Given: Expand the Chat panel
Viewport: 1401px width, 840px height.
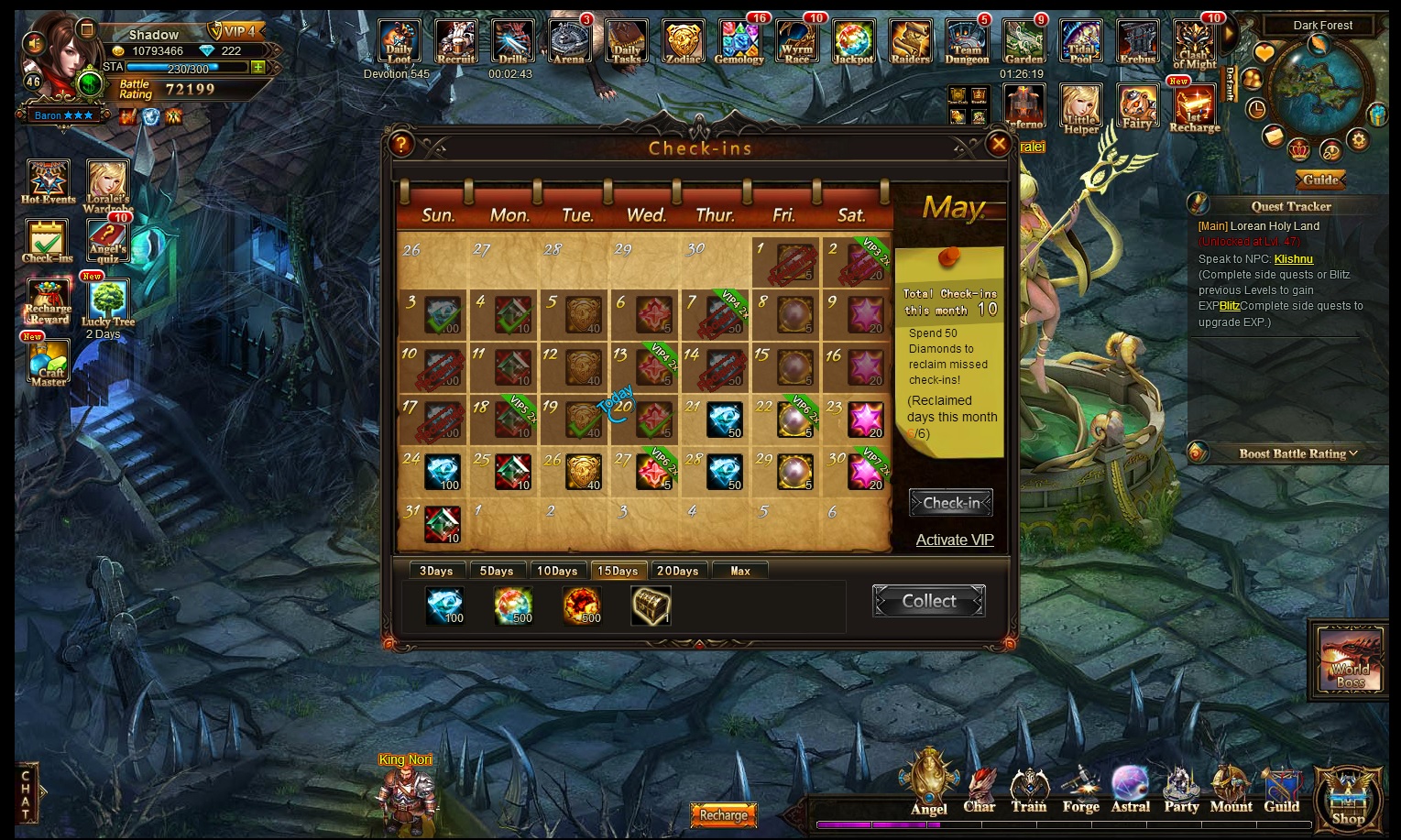Looking at the screenshot, I should pyautogui.click(x=27, y=793).
